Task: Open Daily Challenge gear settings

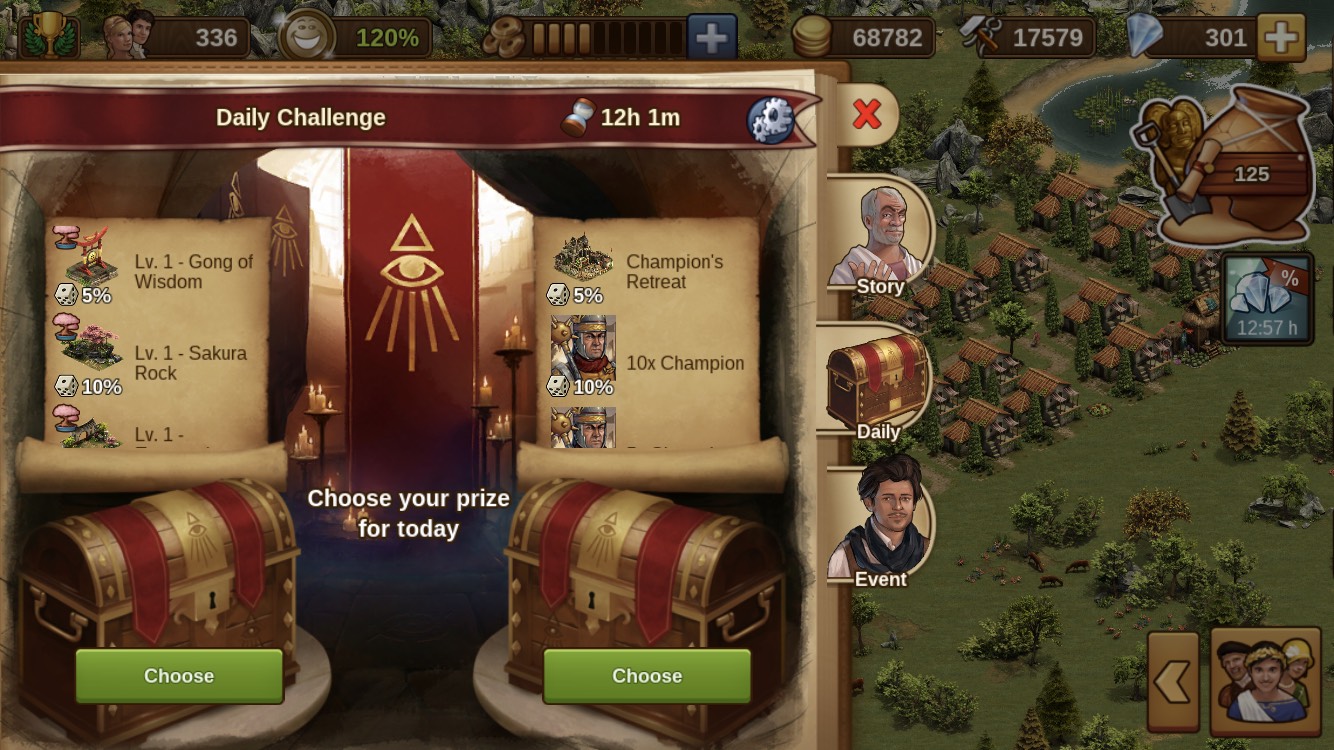Action: (x=770, y=120)
